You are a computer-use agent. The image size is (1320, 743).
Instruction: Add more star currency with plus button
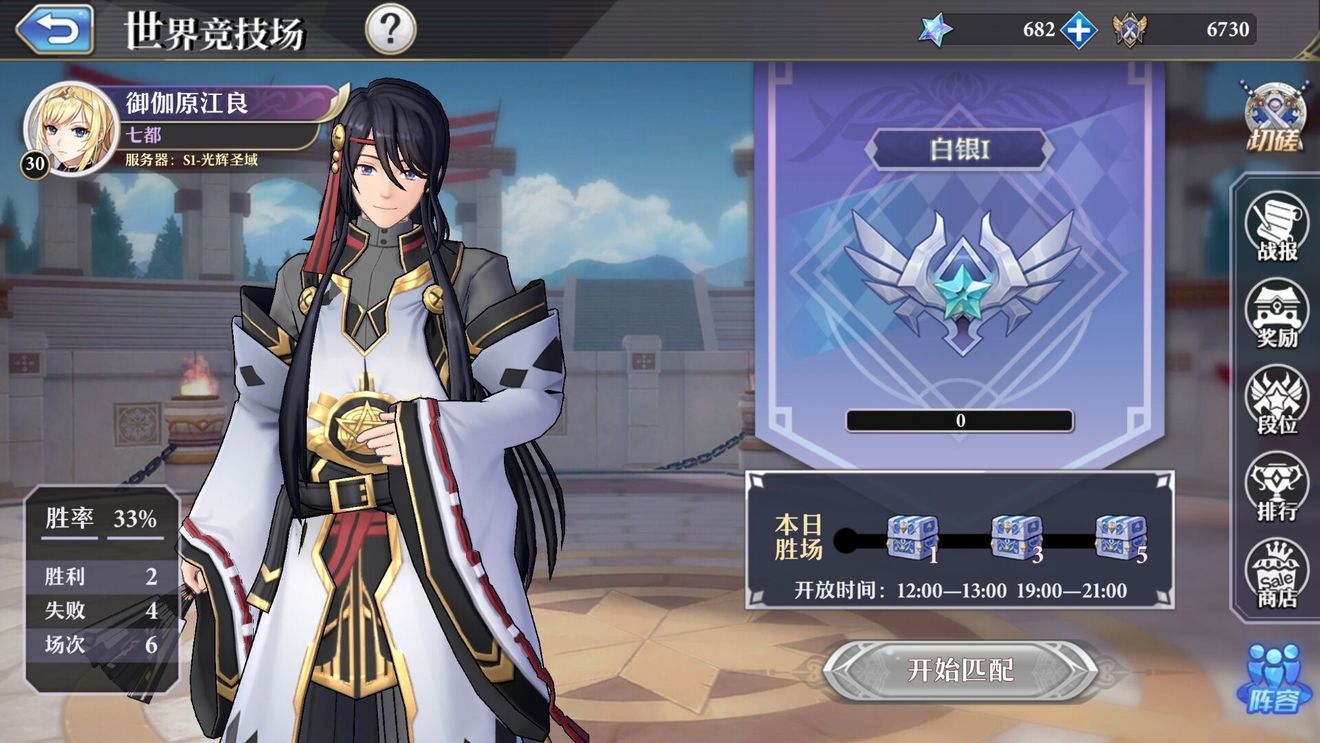click(x=1078, y=30)
